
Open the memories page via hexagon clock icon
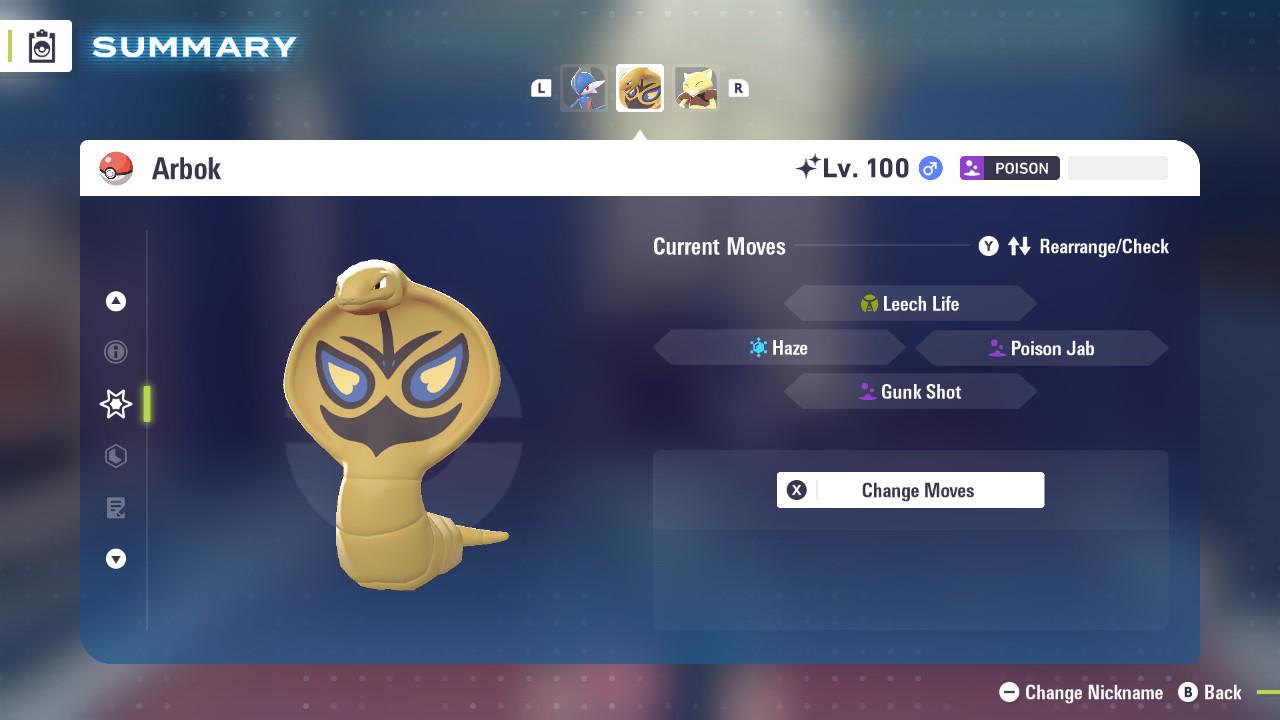pos(116,456)
